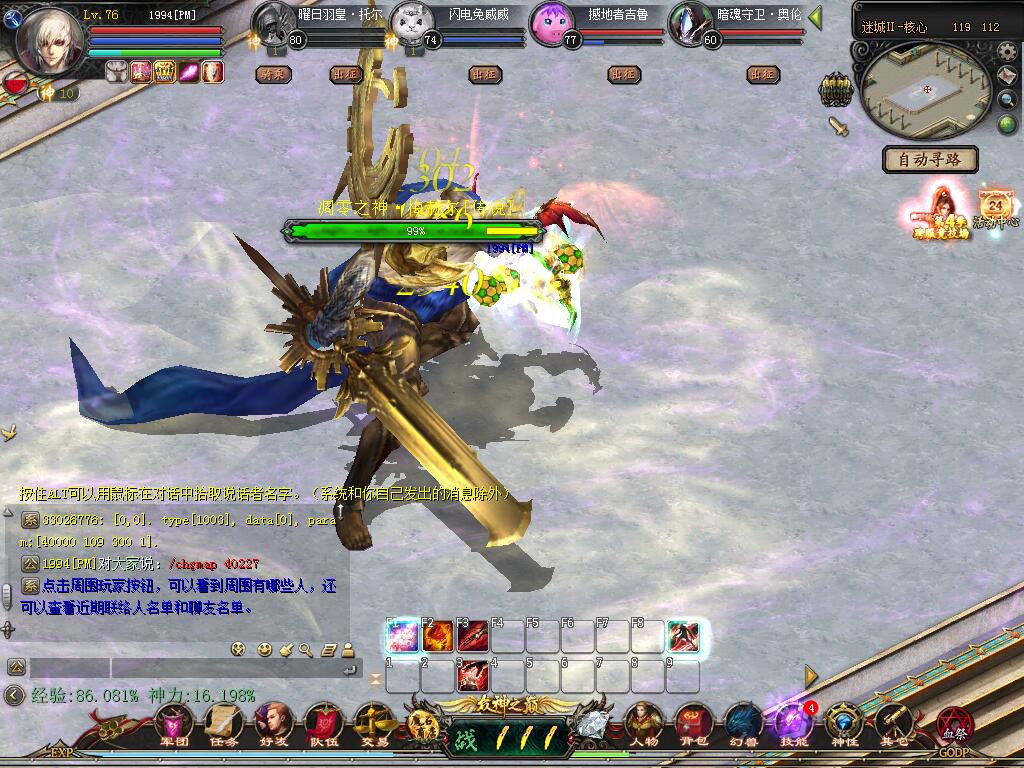Open the 其它 other options menu

894,722
